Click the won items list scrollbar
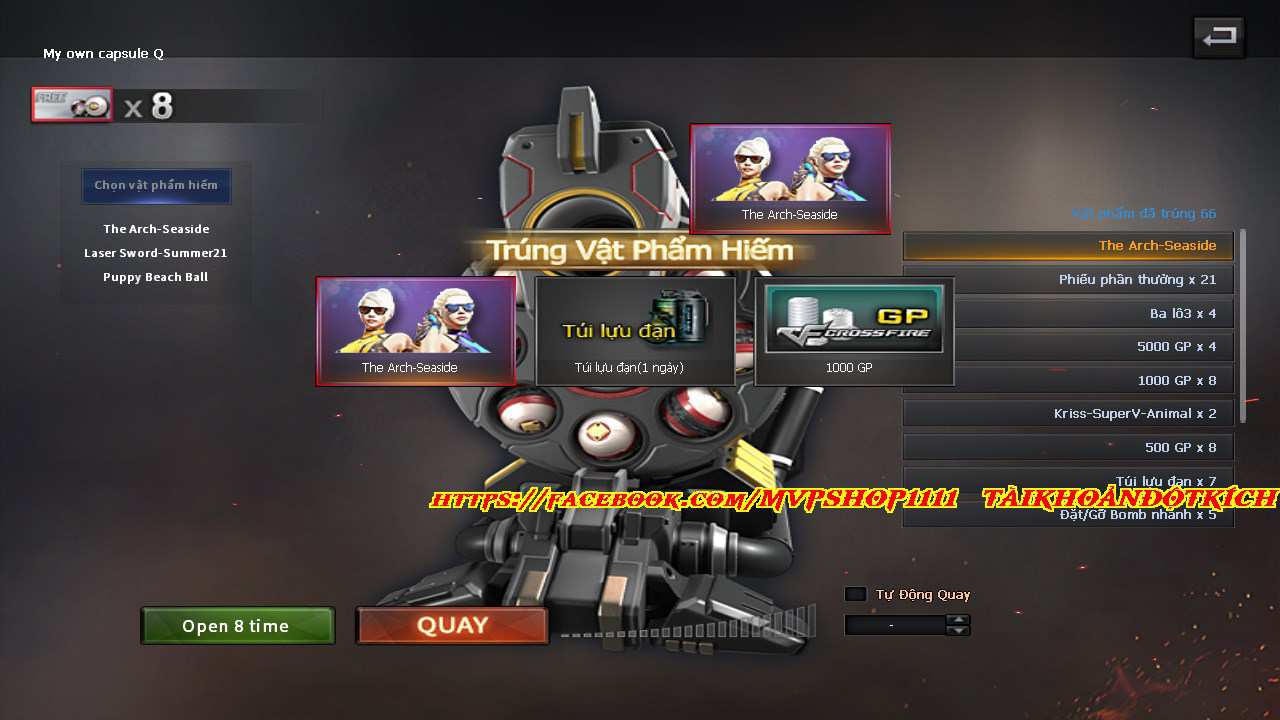This screenshot has height=720, width=1280. pyautogui.click(x=1243, y=325)
